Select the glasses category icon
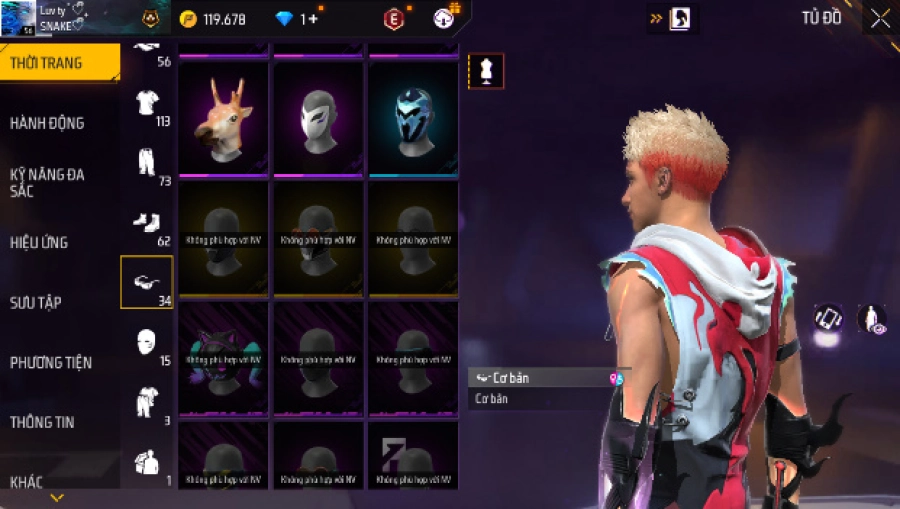 [146, 282]
